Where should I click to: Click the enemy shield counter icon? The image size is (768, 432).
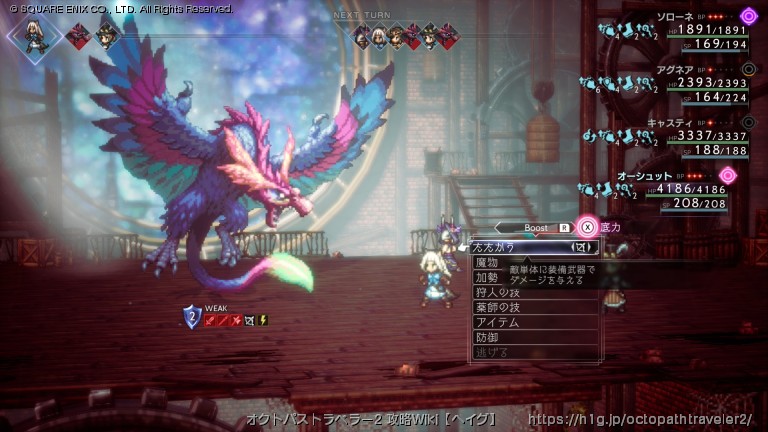point(192,317)
